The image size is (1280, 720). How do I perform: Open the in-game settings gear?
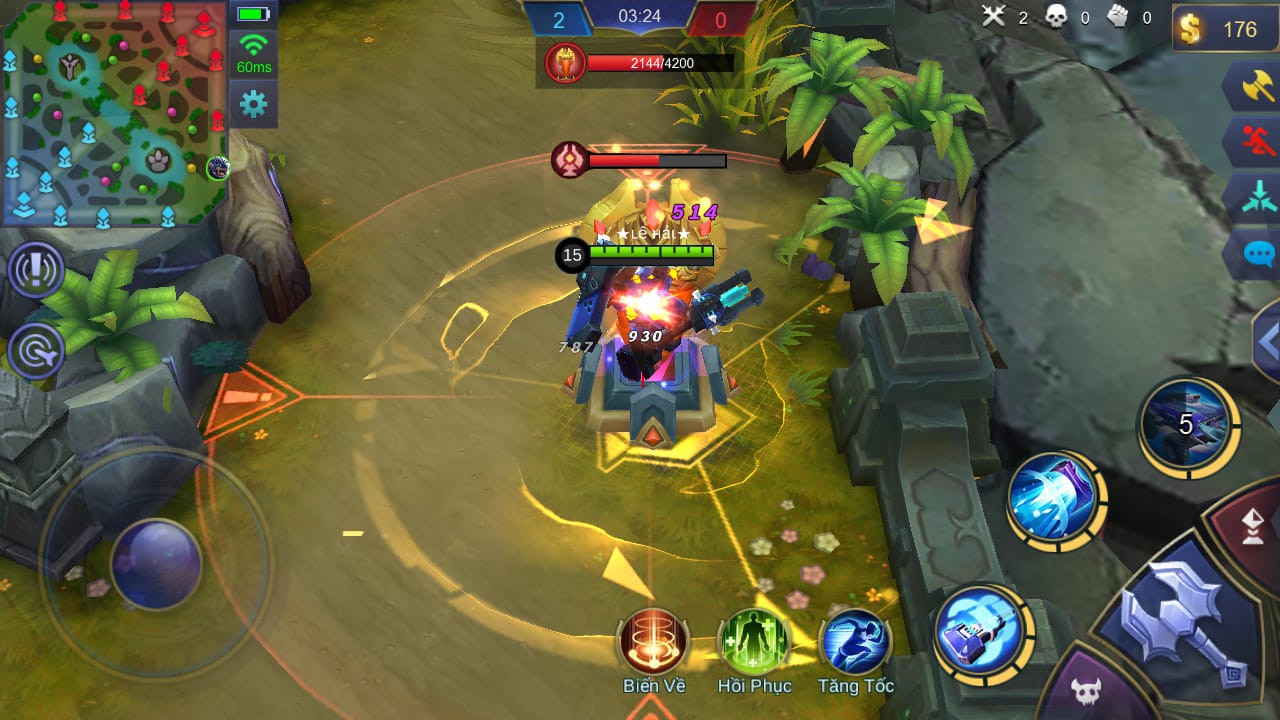253,100
